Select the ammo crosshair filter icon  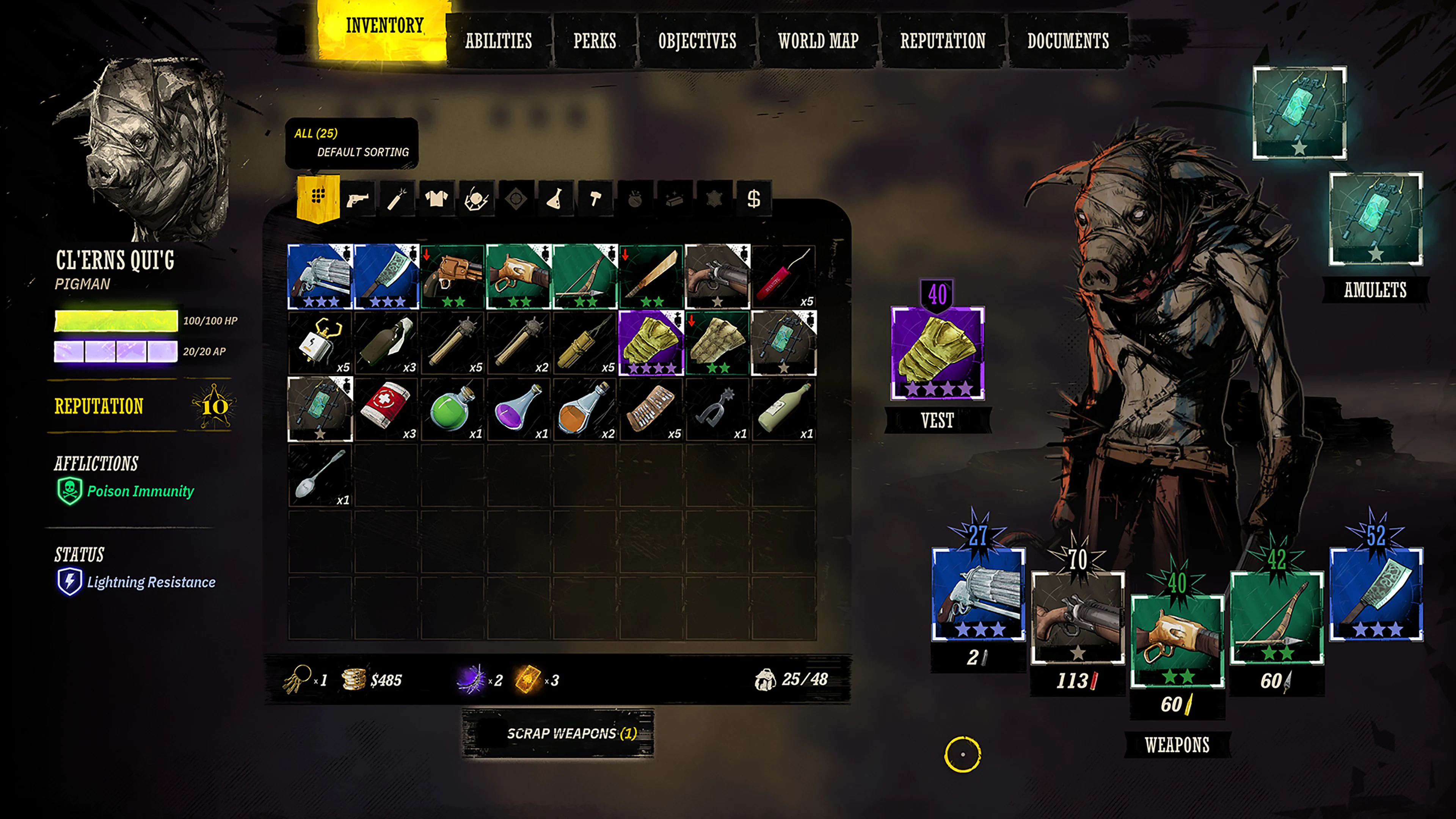(515, 198)
